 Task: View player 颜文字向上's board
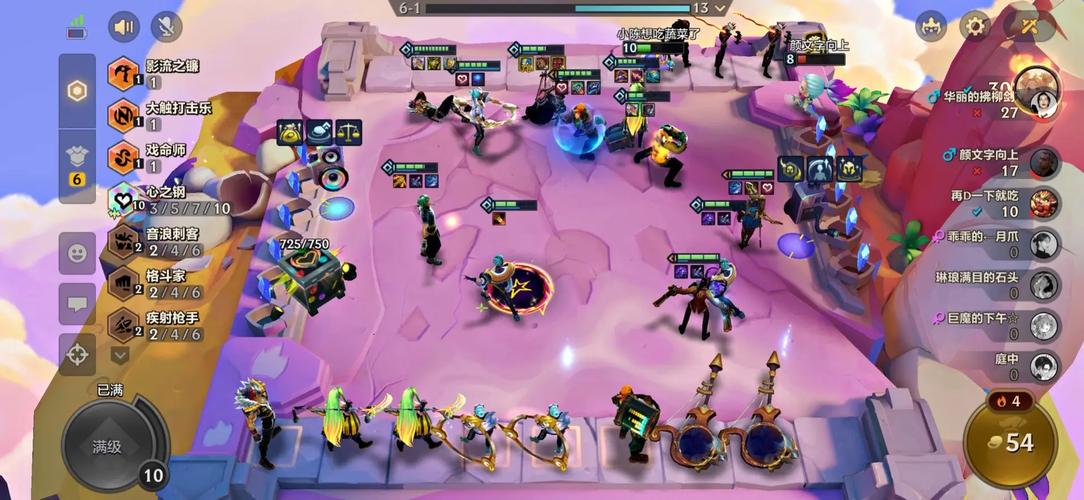[1000, 162]
